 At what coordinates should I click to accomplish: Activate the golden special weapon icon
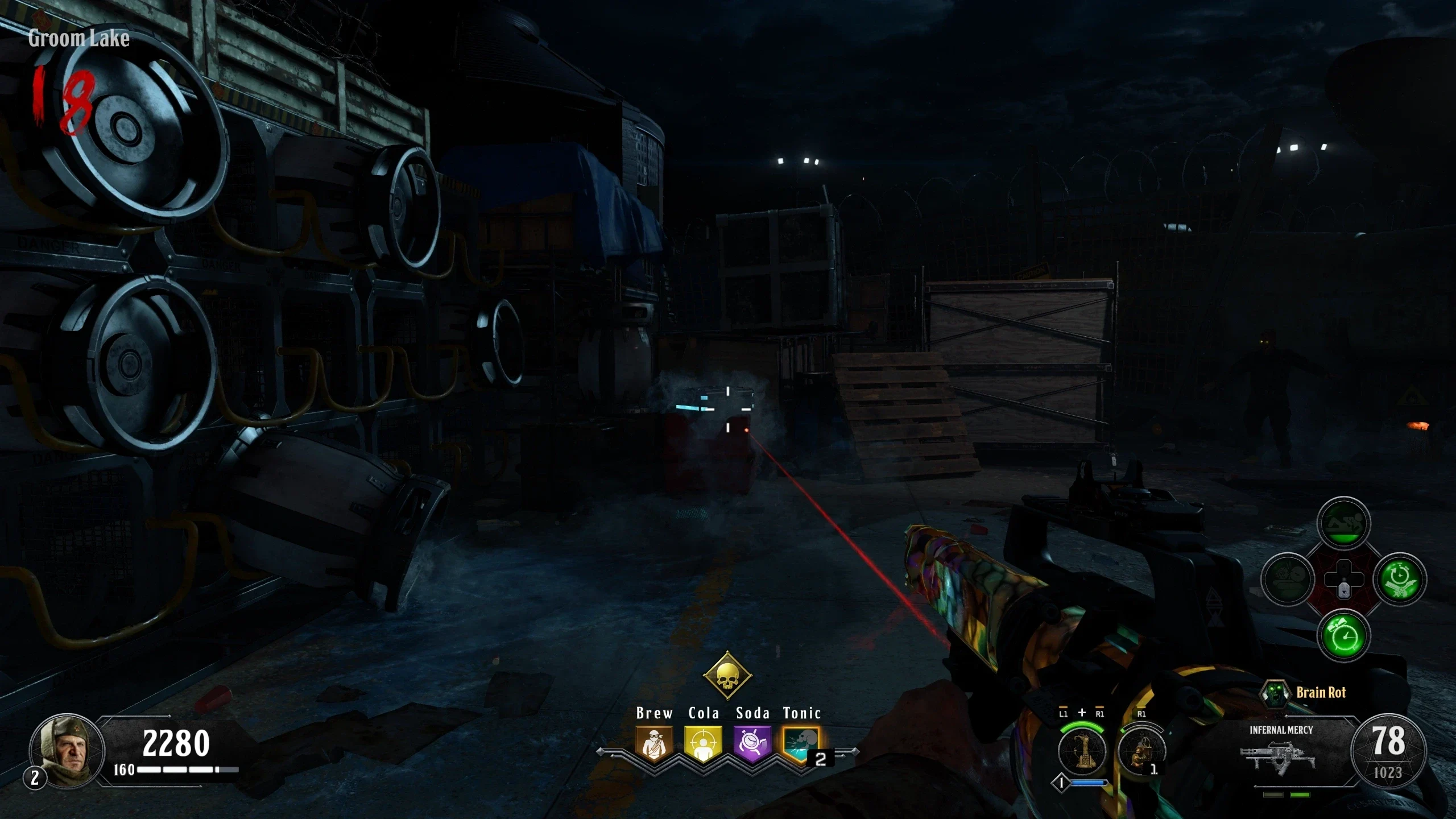(1082, 752)
